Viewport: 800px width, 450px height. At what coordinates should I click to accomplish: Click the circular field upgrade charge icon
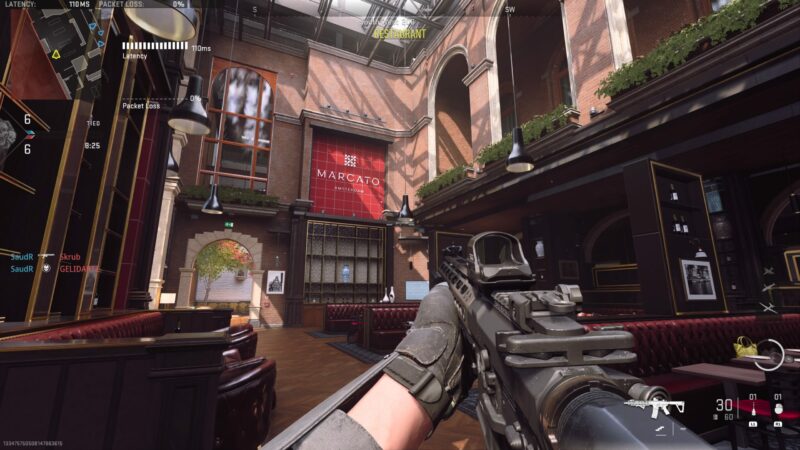click(x=768, y=355)
